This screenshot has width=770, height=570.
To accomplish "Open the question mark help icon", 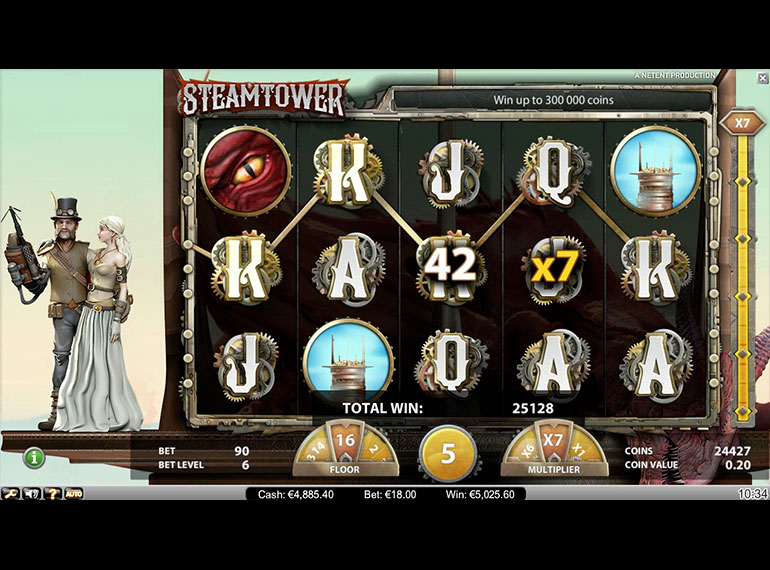I will pyautogui.click(x=51, y=493).
